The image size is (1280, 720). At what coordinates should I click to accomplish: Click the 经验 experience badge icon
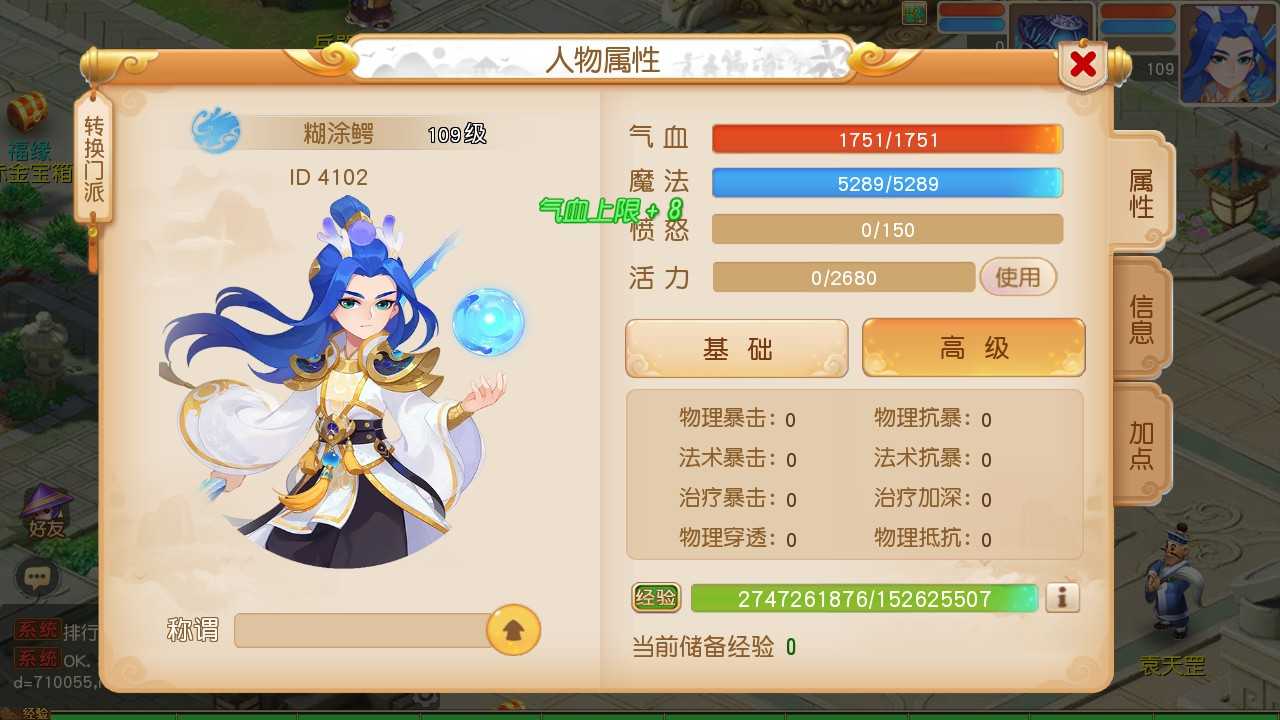click(659, 597)
